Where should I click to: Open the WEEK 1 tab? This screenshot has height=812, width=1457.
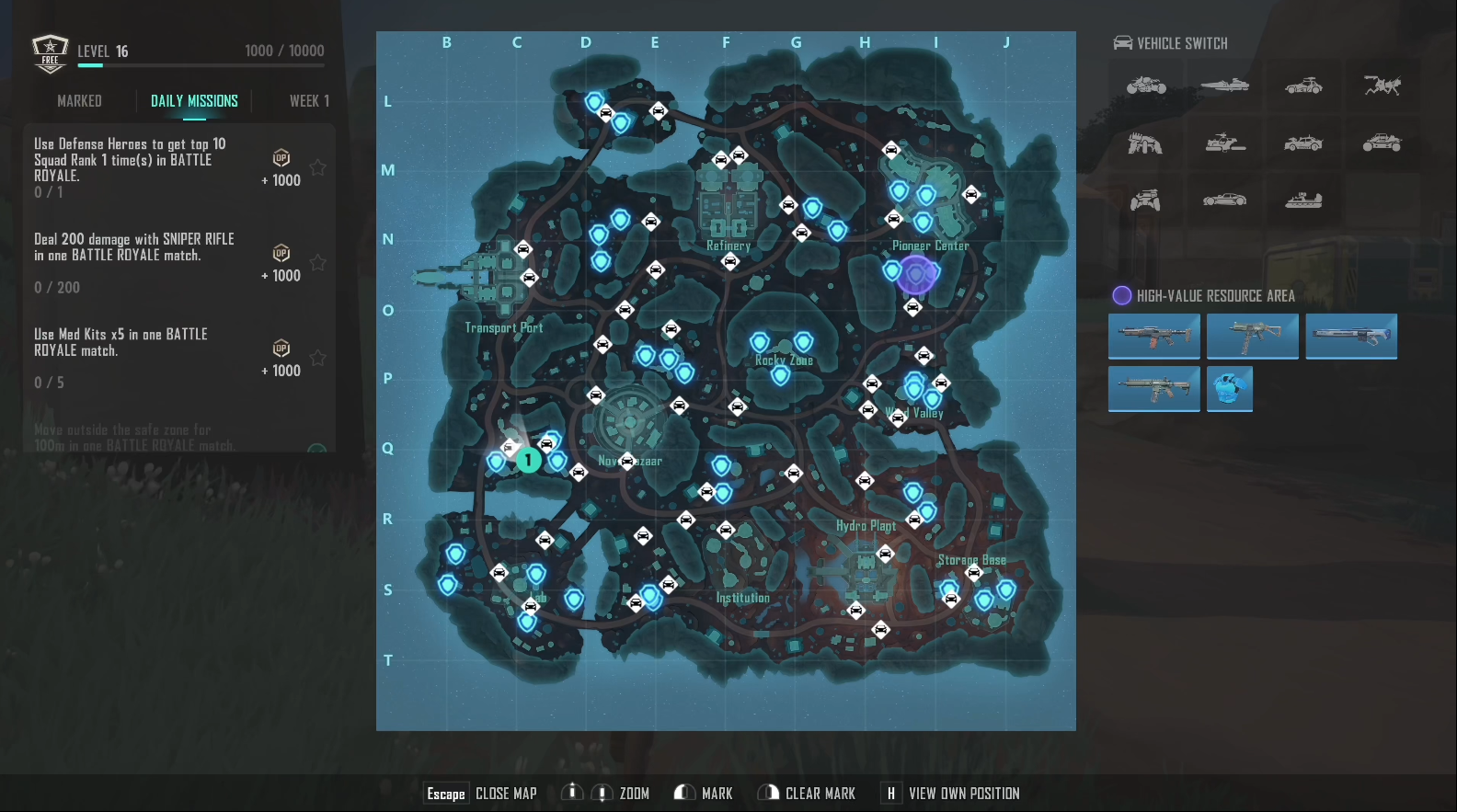tap(309, 101)
